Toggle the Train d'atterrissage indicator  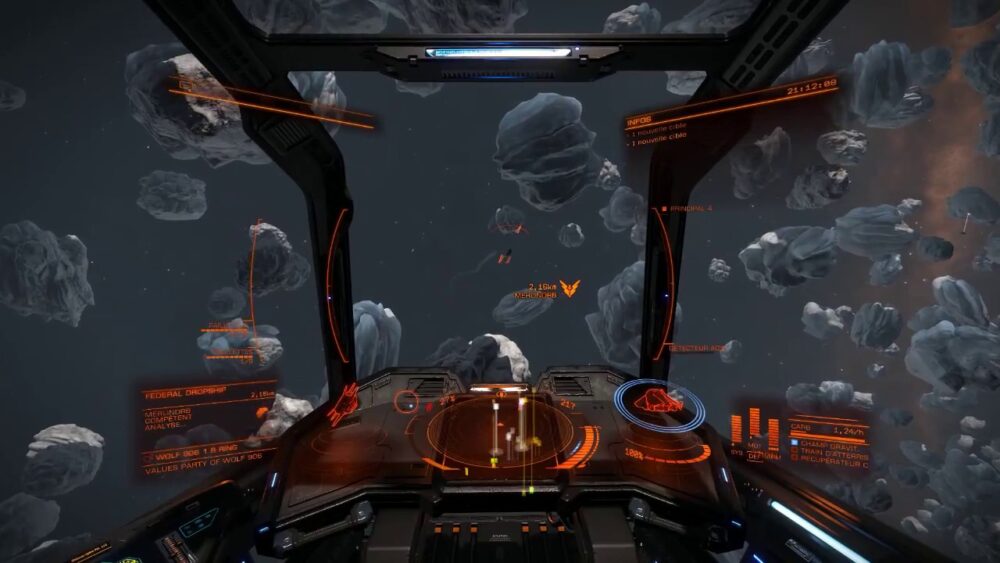pos(830,453)
